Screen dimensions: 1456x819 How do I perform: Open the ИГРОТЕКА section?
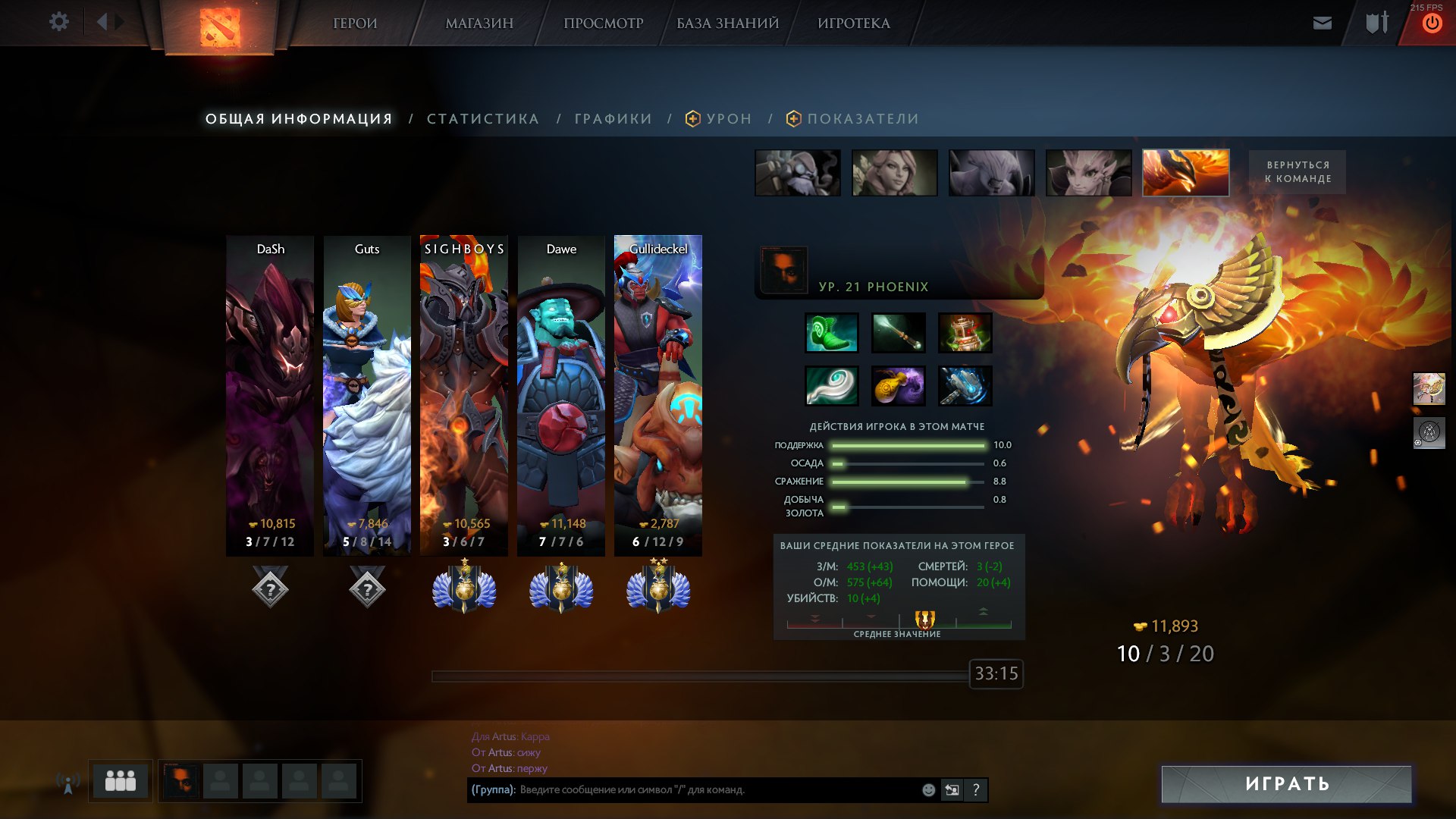click(853, 24)
